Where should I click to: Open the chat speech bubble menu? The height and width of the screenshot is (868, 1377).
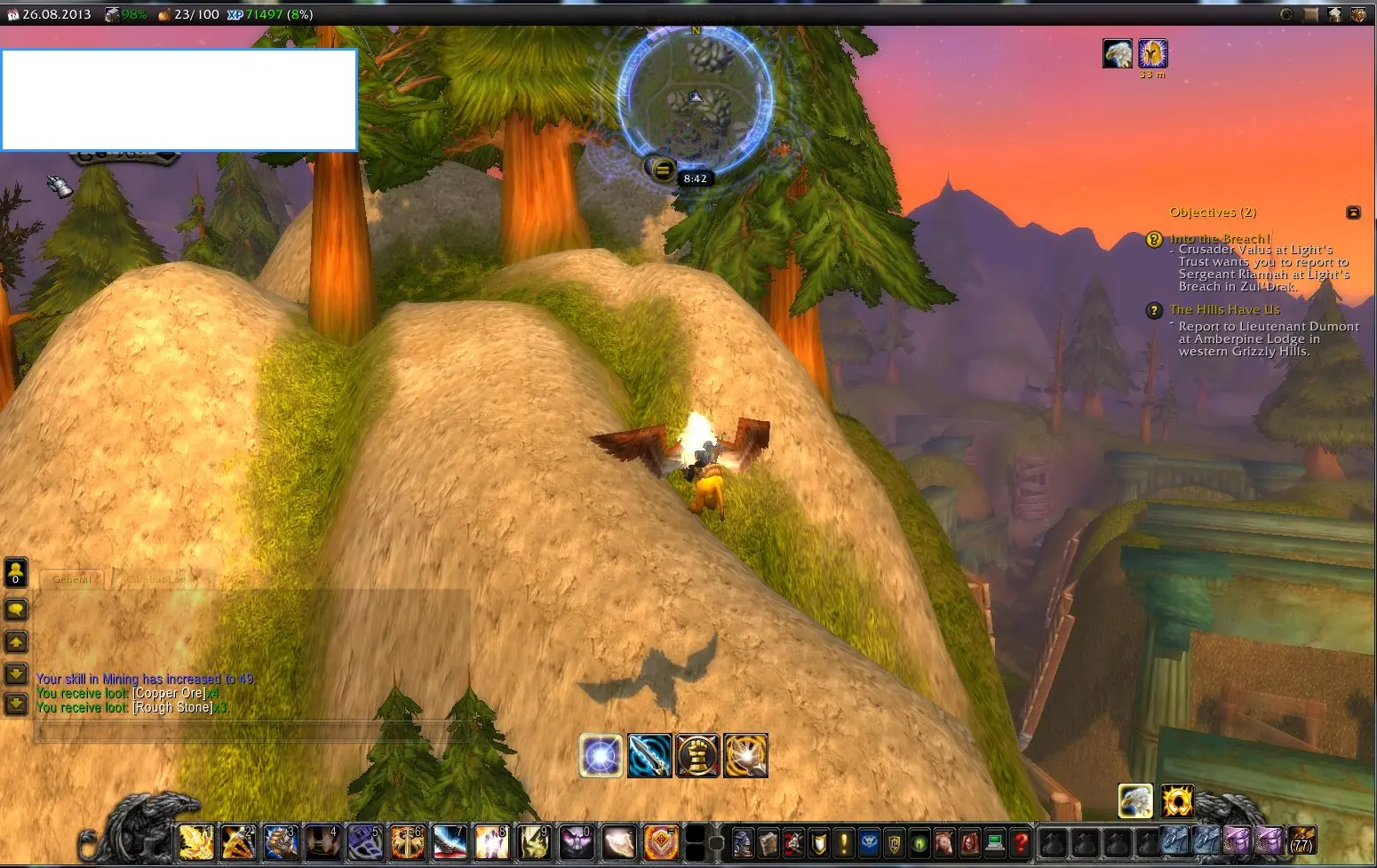pos(16,609)
